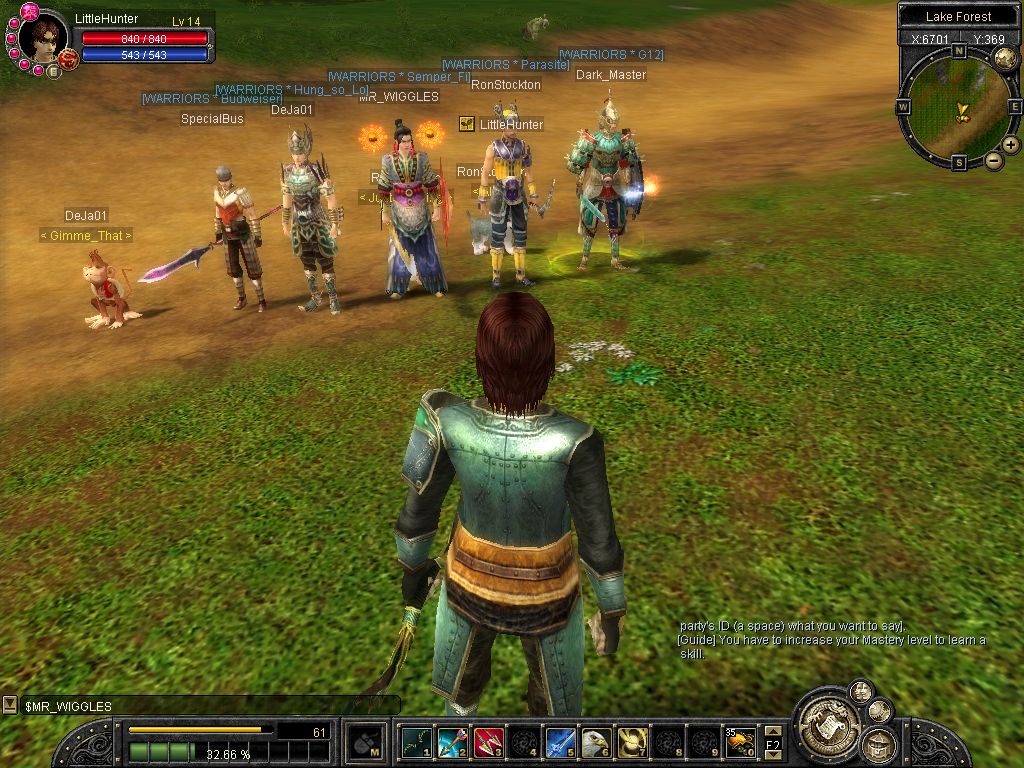The width and height of the screenshot is (1024, 768).
Task: Toggle the chat arrow button beside input
Action: point(10,705)
